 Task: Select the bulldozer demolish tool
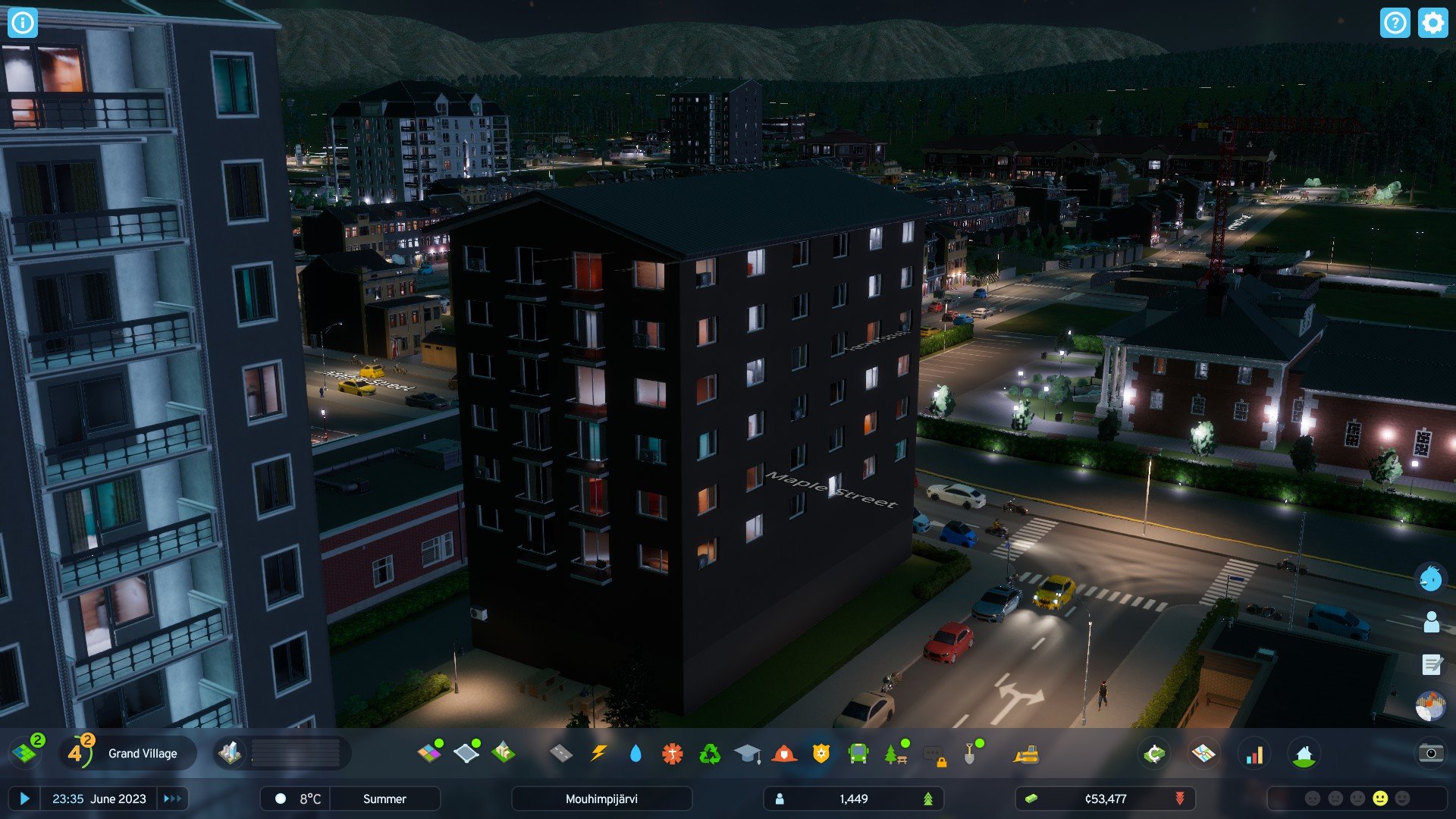tap(1026, 753)
